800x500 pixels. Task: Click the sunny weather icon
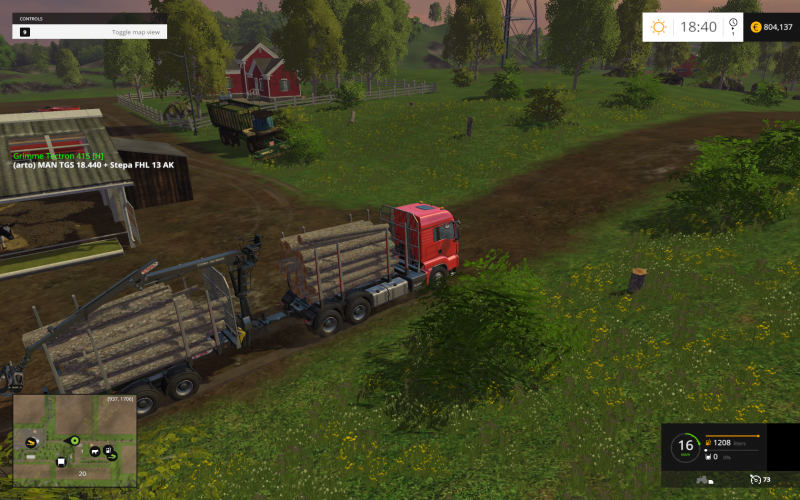point(658,27)
